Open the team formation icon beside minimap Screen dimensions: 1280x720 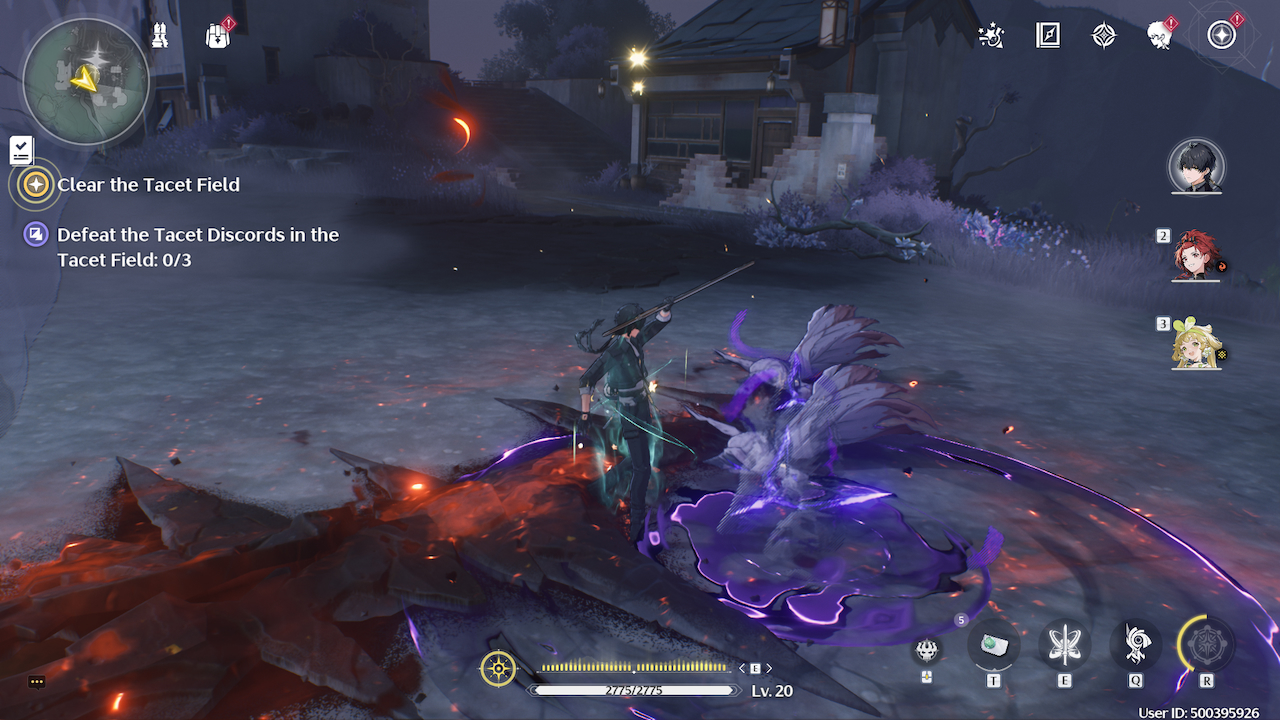tap(160, 36)
